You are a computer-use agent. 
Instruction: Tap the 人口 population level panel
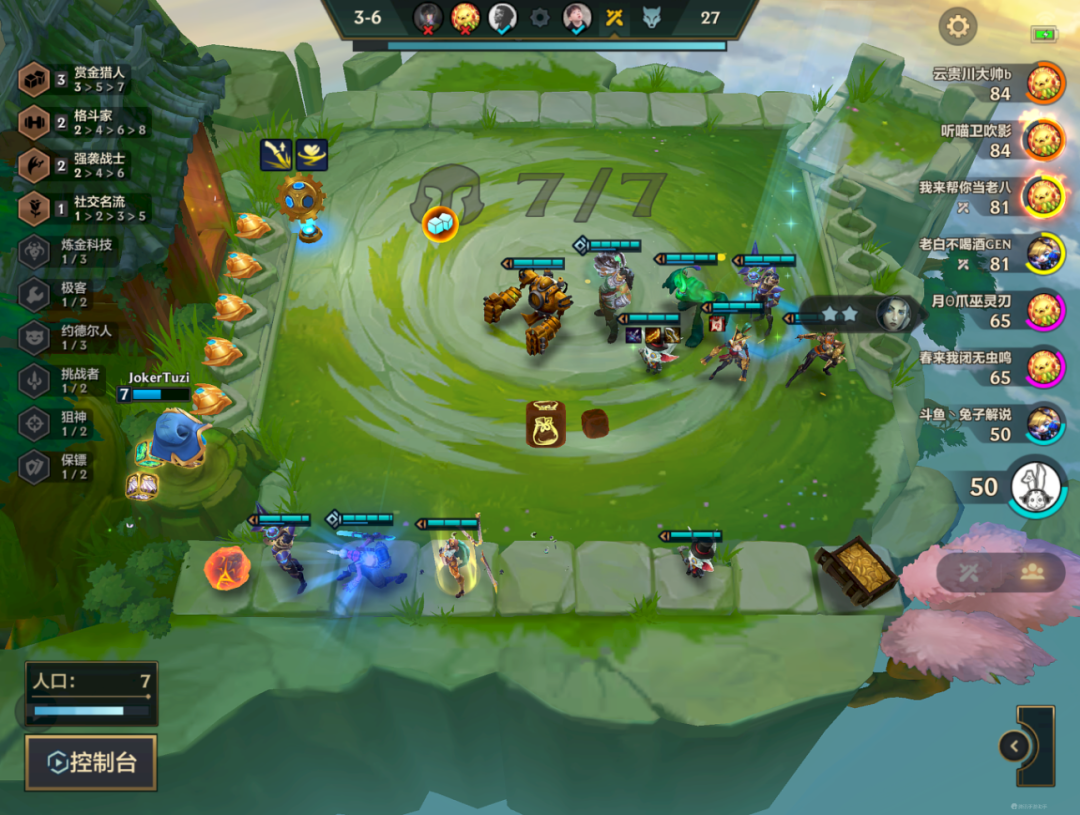91,693
